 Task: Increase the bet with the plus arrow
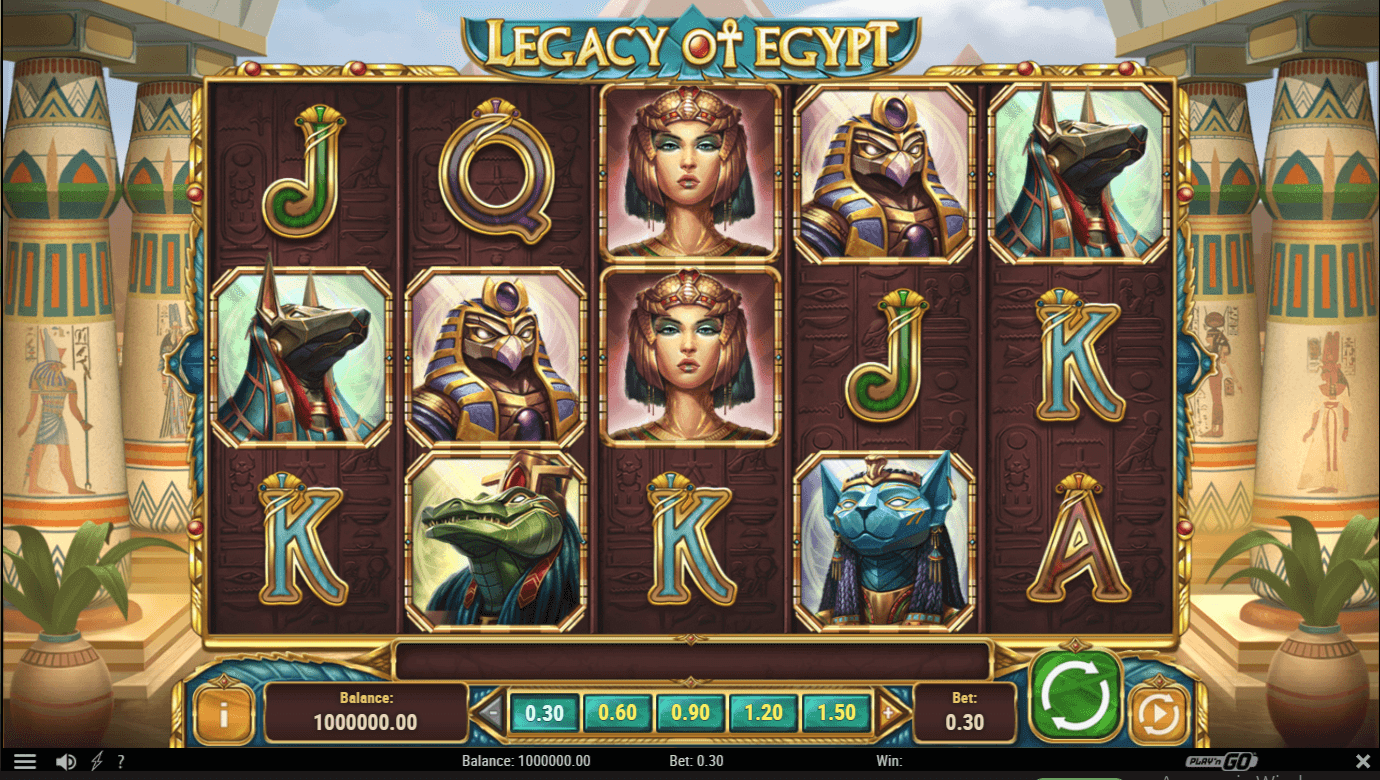point(887,713)
